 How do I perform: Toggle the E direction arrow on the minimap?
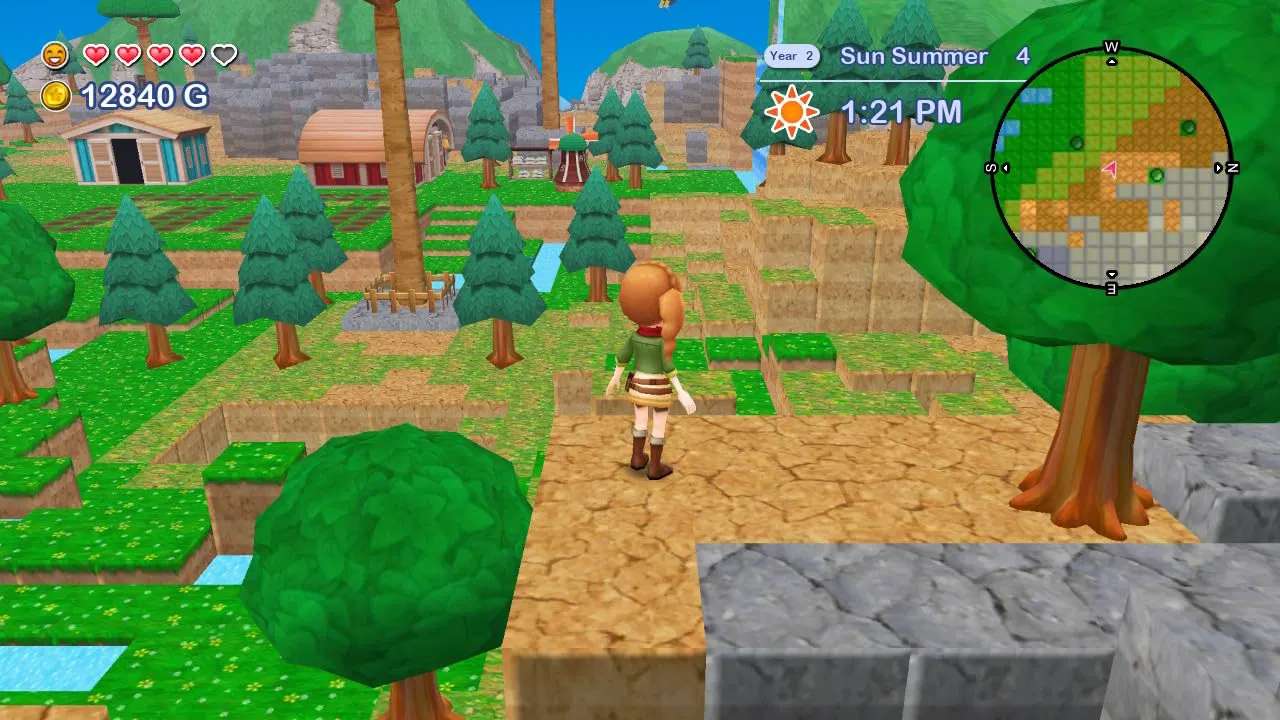click(1112, 289)
